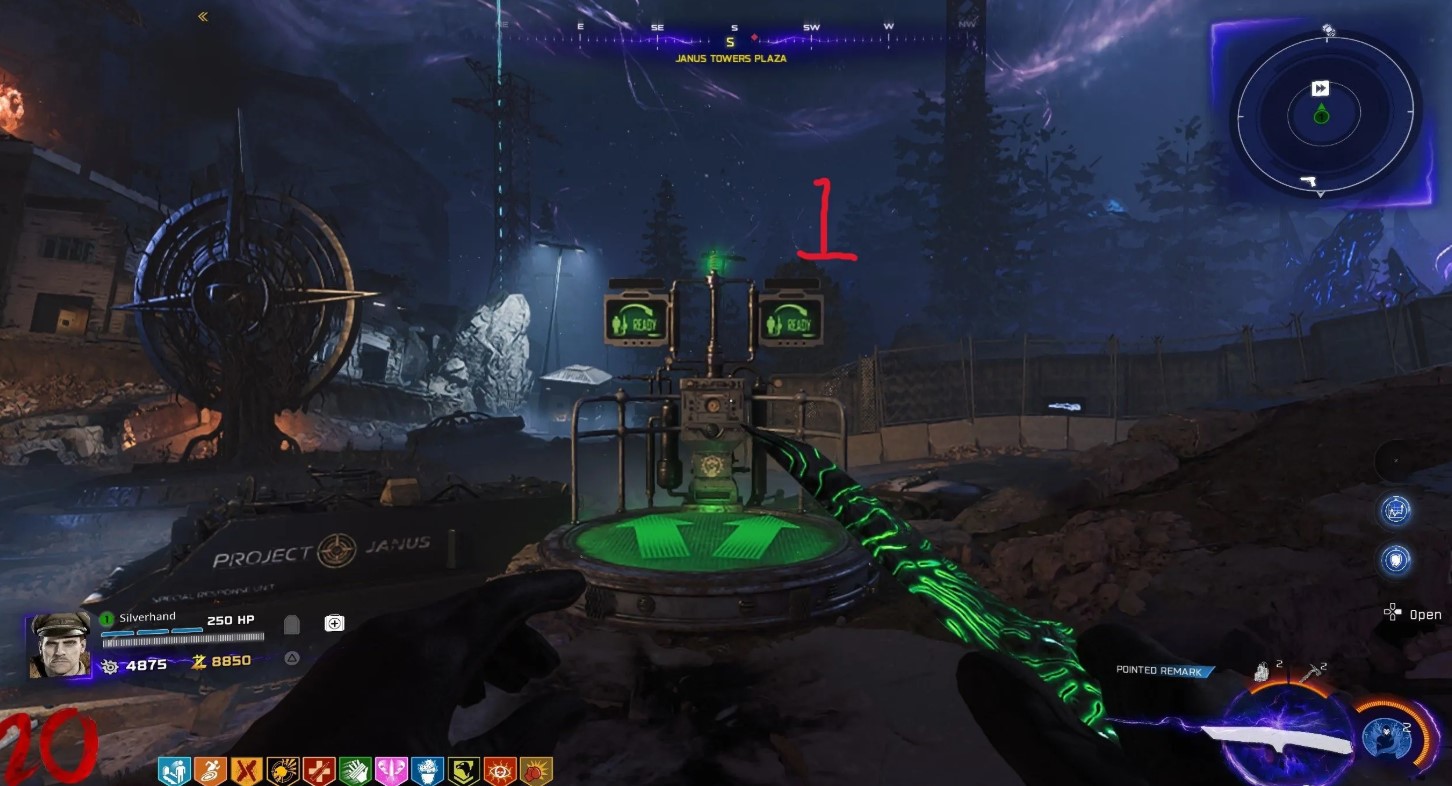This screenshot has width=1452, height=786.
Task: Select the armor plate icon
Action: pos(292,625)
